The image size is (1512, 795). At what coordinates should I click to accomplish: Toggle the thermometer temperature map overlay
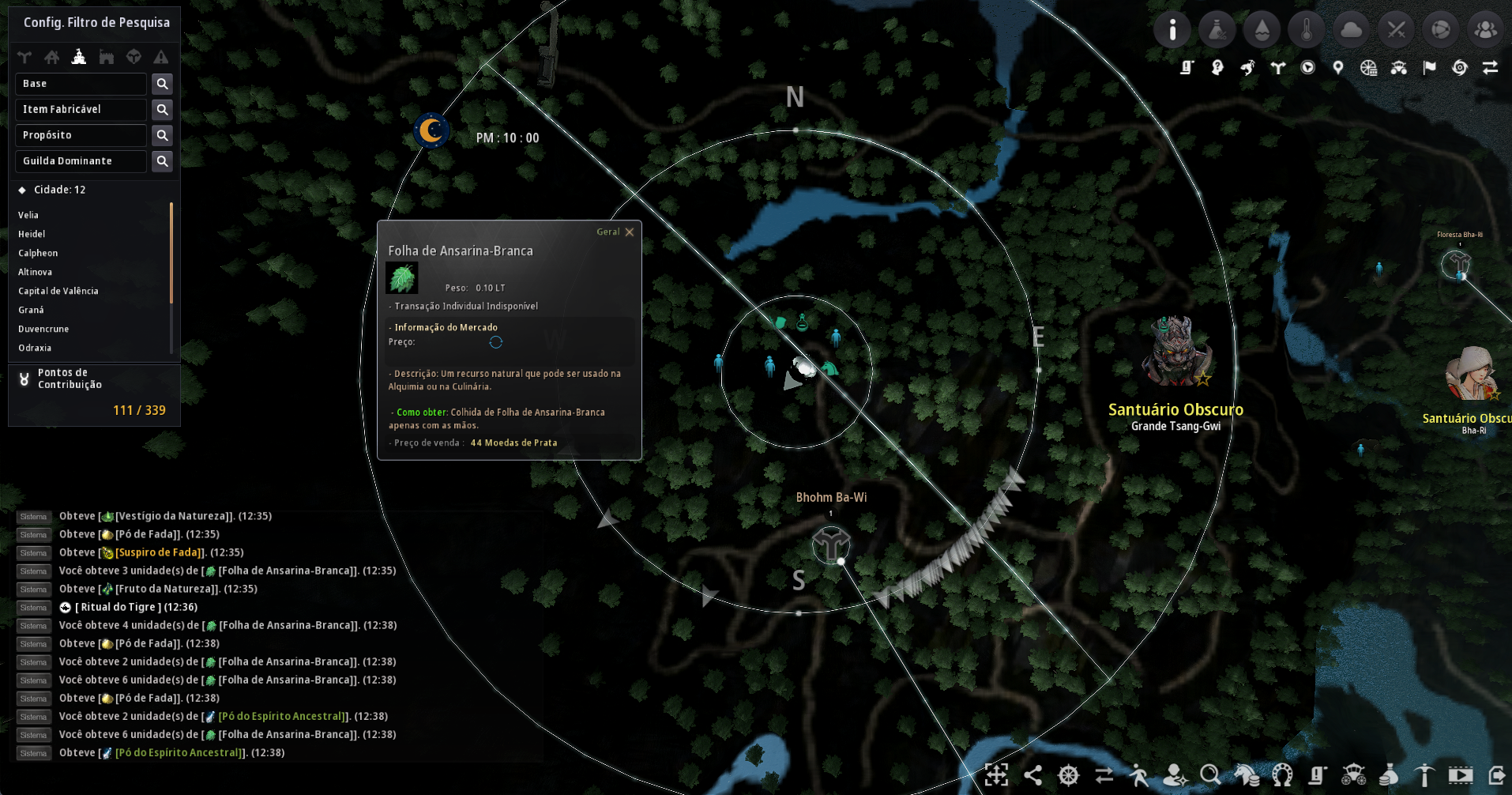click(x=1307, y=30)
